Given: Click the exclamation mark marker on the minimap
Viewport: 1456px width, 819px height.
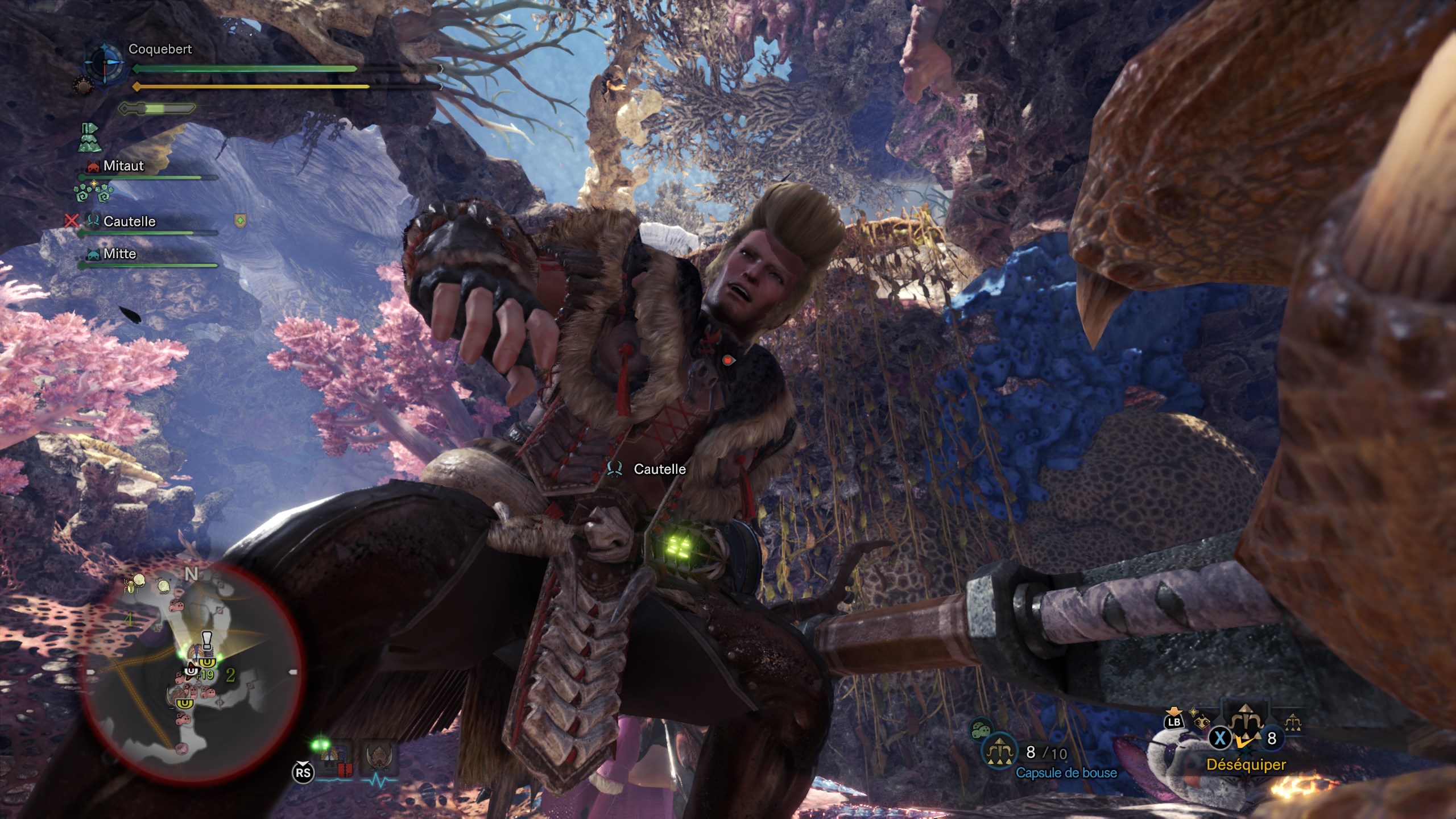Looking at the screenshot, I should tap(207, 640).
